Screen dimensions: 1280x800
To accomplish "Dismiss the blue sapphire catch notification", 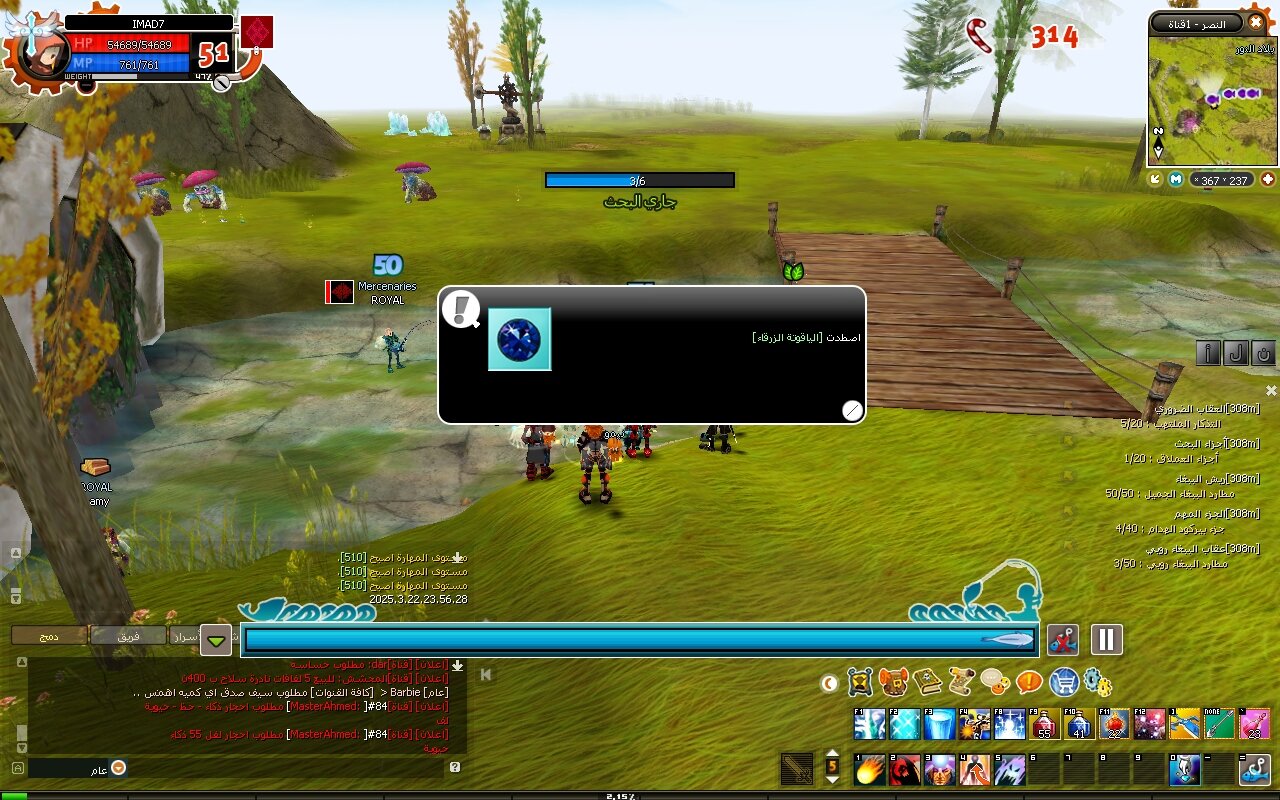I will point(852,410).
